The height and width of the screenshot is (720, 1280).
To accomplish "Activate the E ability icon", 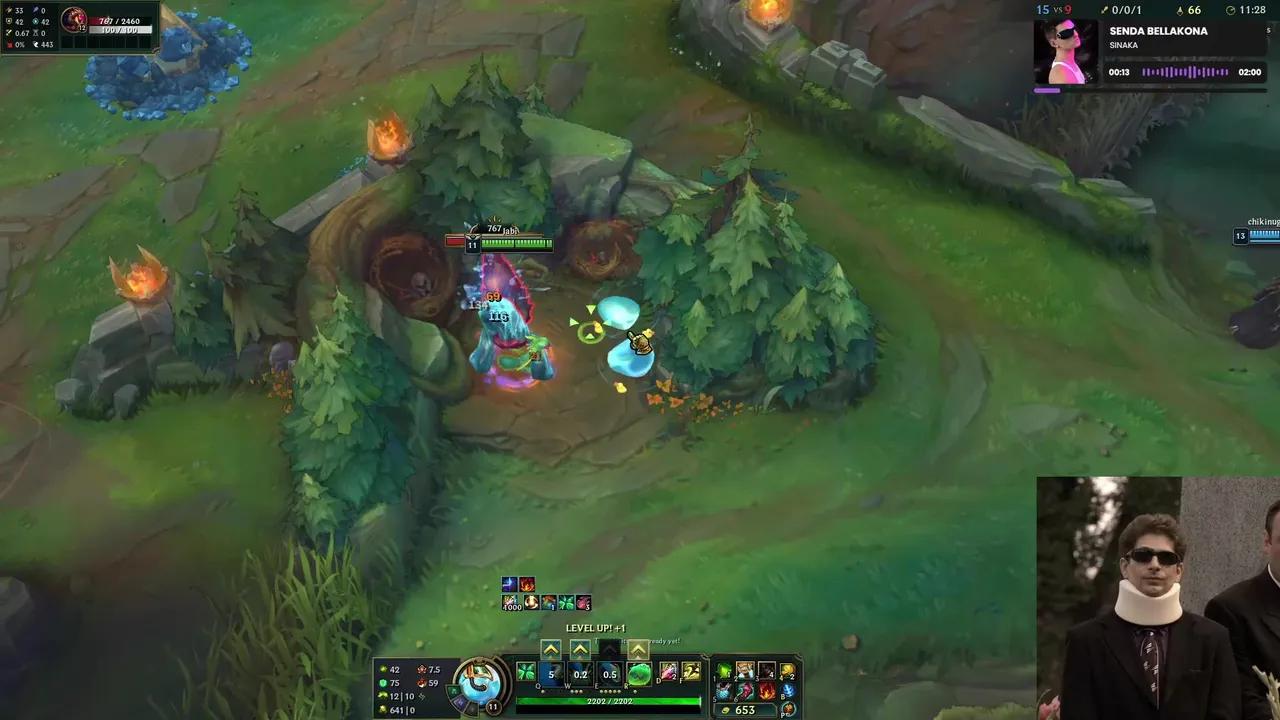I will (609, 673).
